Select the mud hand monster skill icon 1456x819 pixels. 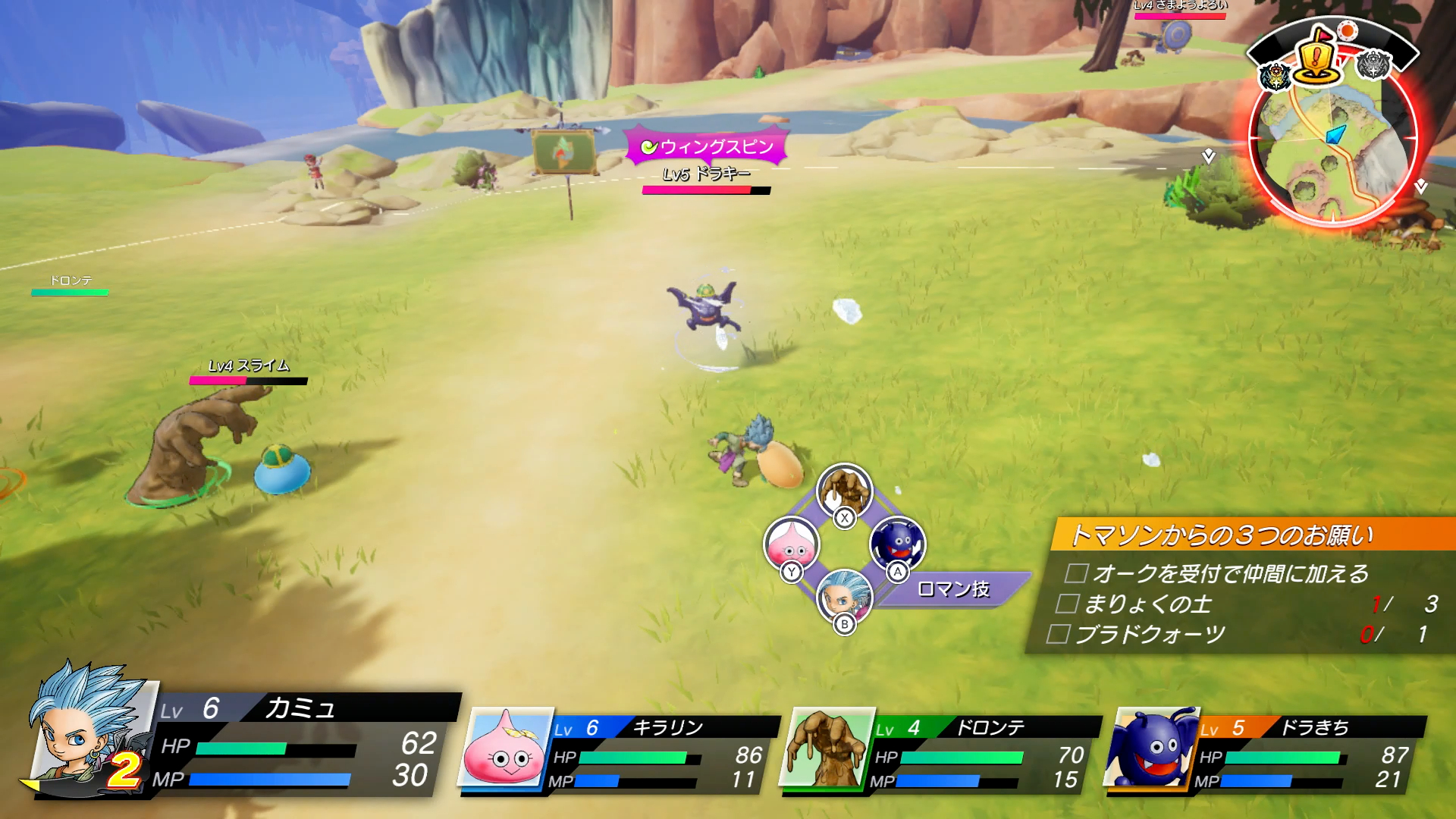[x=844, y=490]
